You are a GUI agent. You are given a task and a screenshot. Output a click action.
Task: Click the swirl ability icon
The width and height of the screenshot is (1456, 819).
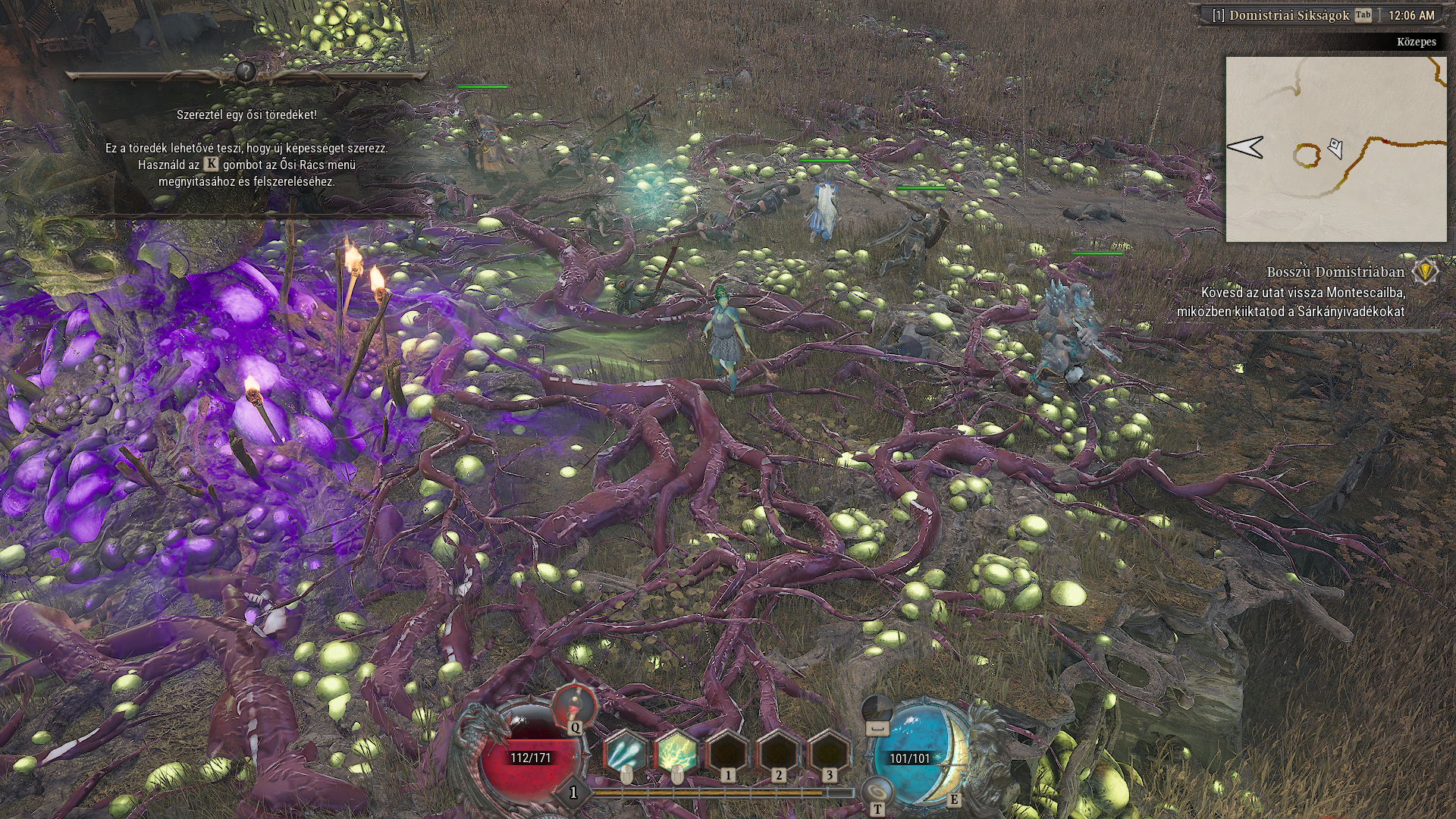point(877,792)
